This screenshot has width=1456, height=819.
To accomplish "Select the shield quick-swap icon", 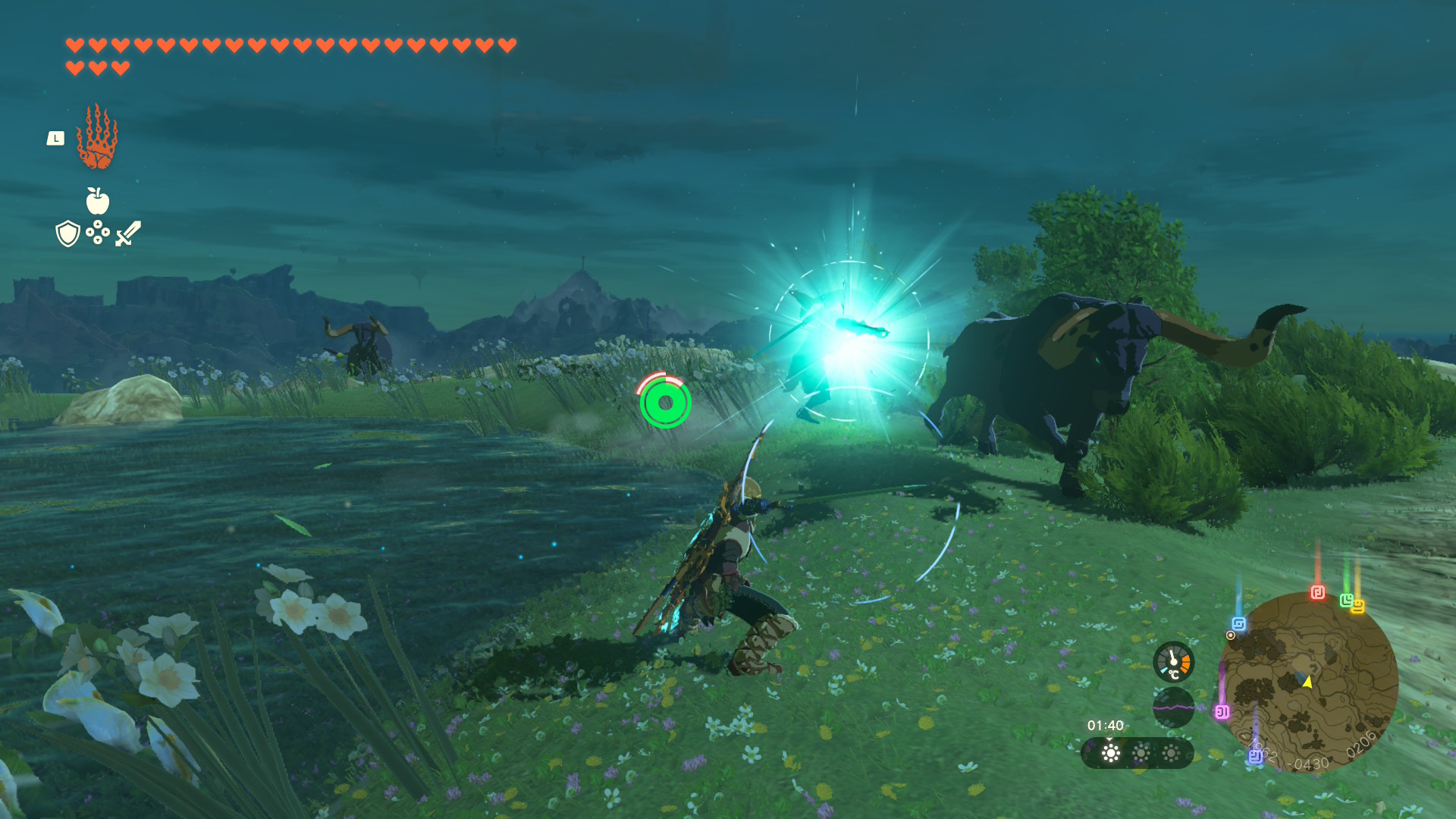I will tap(67, 234).
